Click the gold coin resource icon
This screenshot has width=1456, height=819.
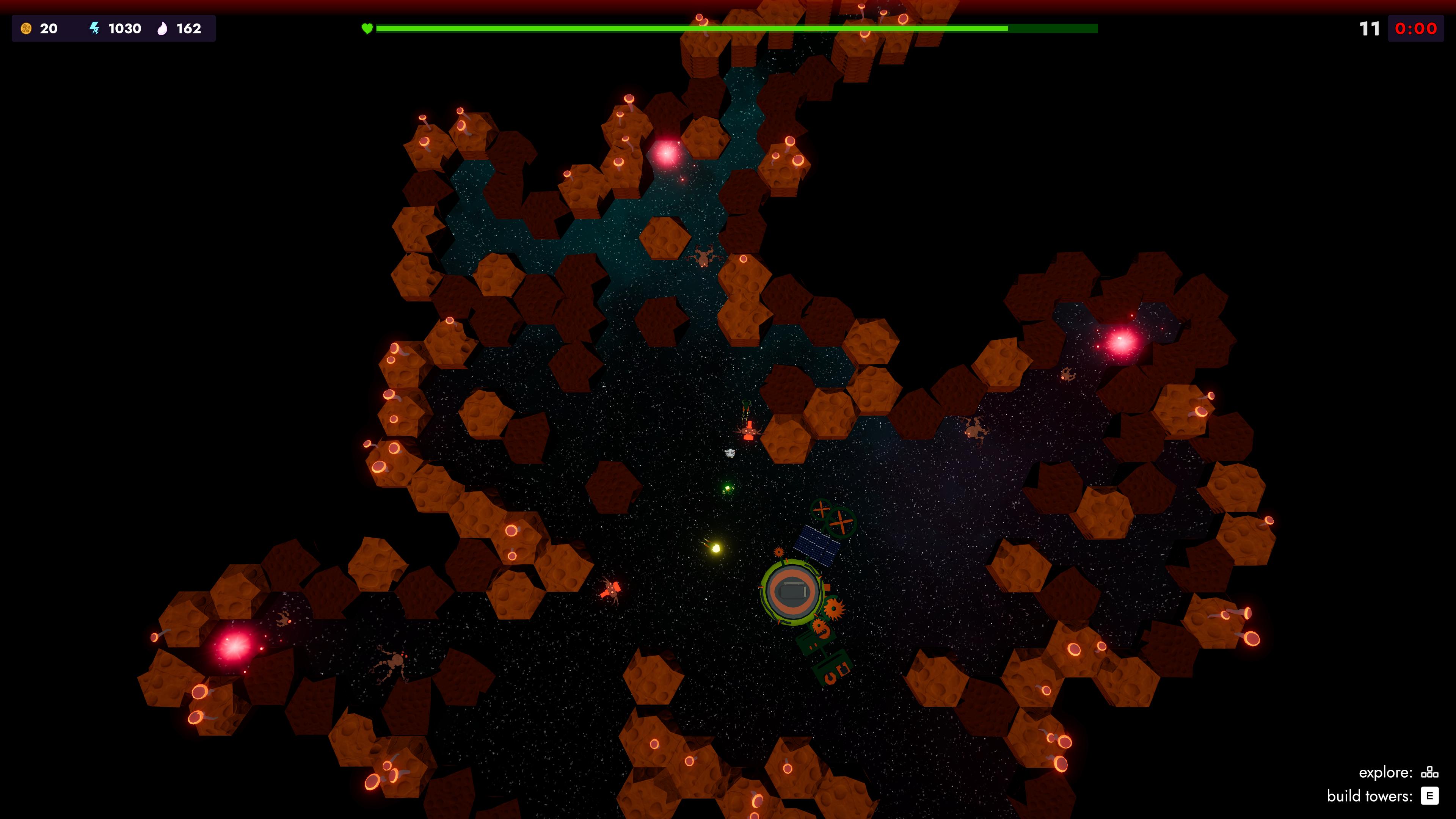(x=26, y=28)
